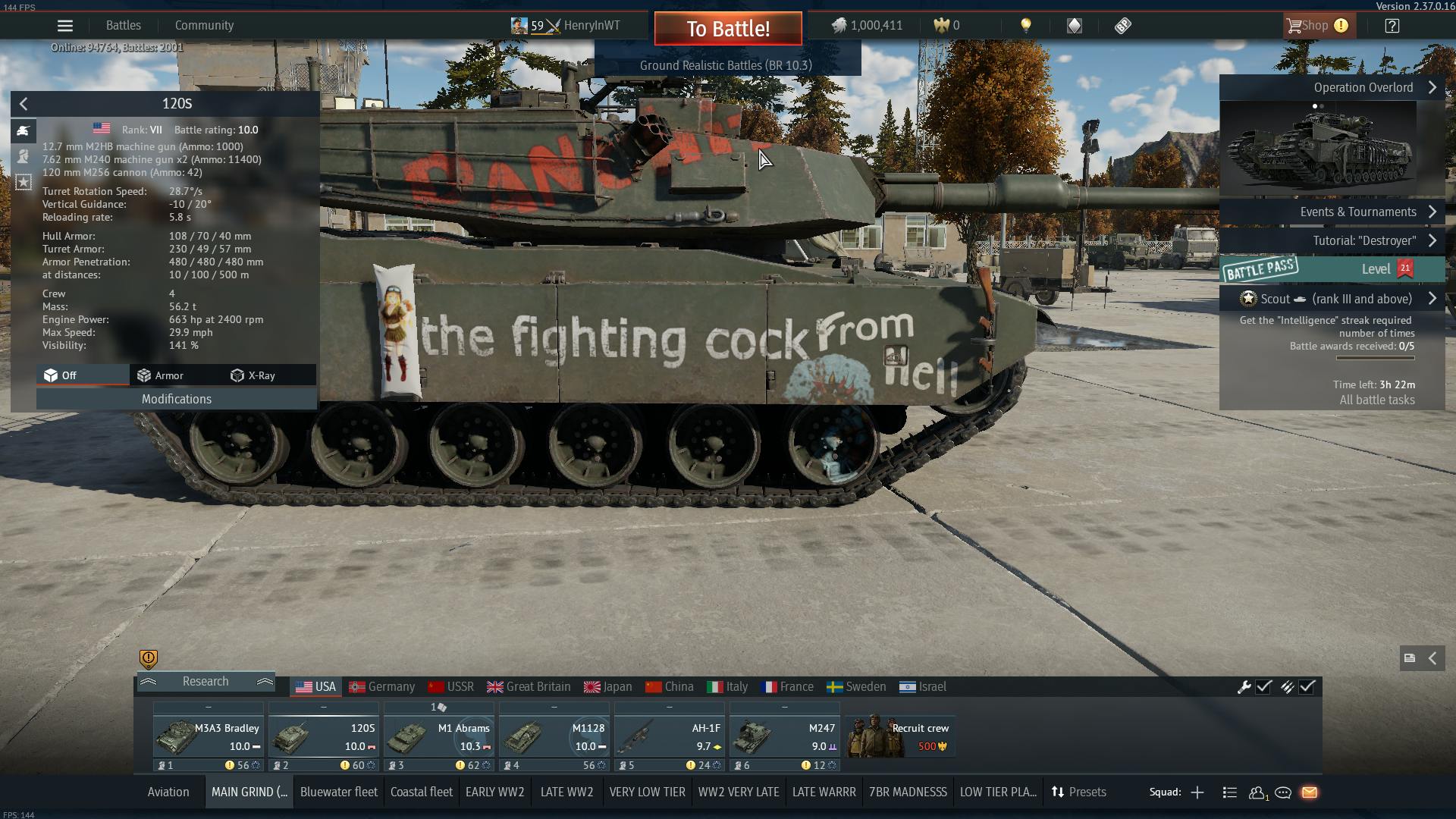This screenshot has width=1456, height=819.
Task: Enable the X-Ray view
Action: coord(253,375)
